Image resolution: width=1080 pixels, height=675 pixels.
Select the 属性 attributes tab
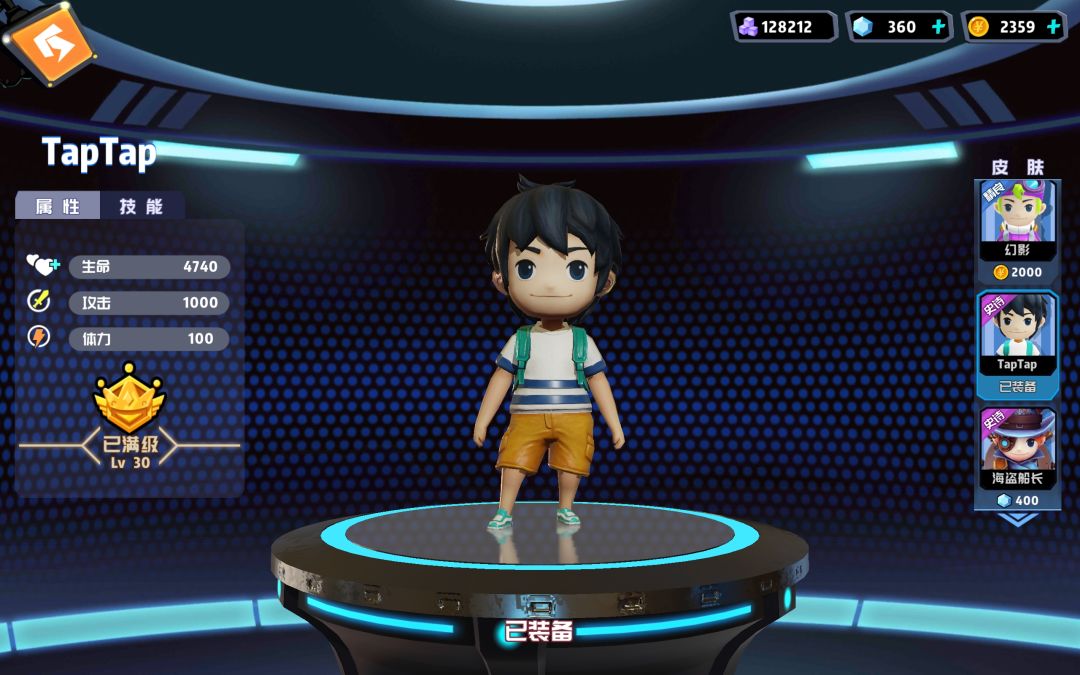click(58, 206)
